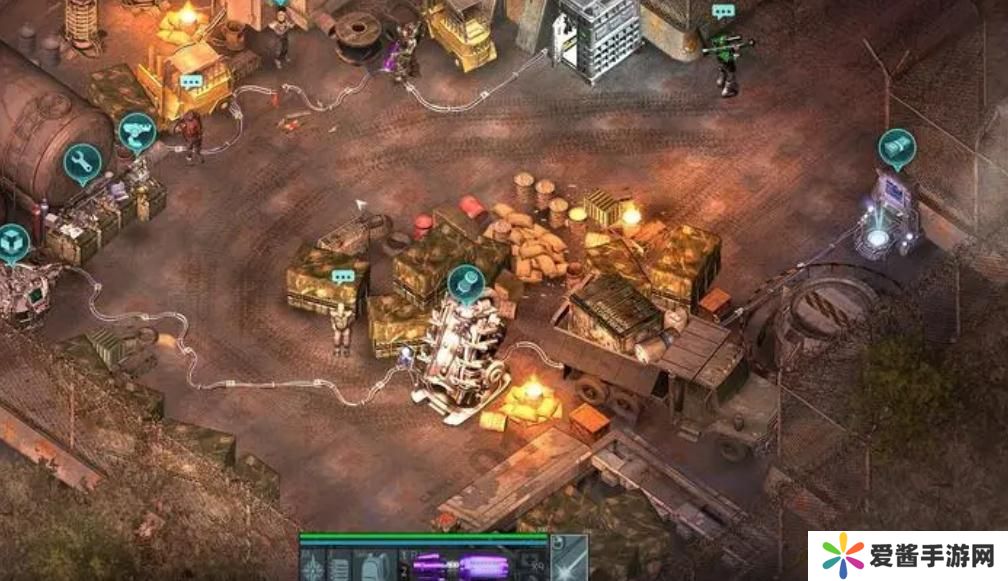
Task: Click speech bubble above the pale armored figure
Action: pyautogui.click(x=344, y=277)
